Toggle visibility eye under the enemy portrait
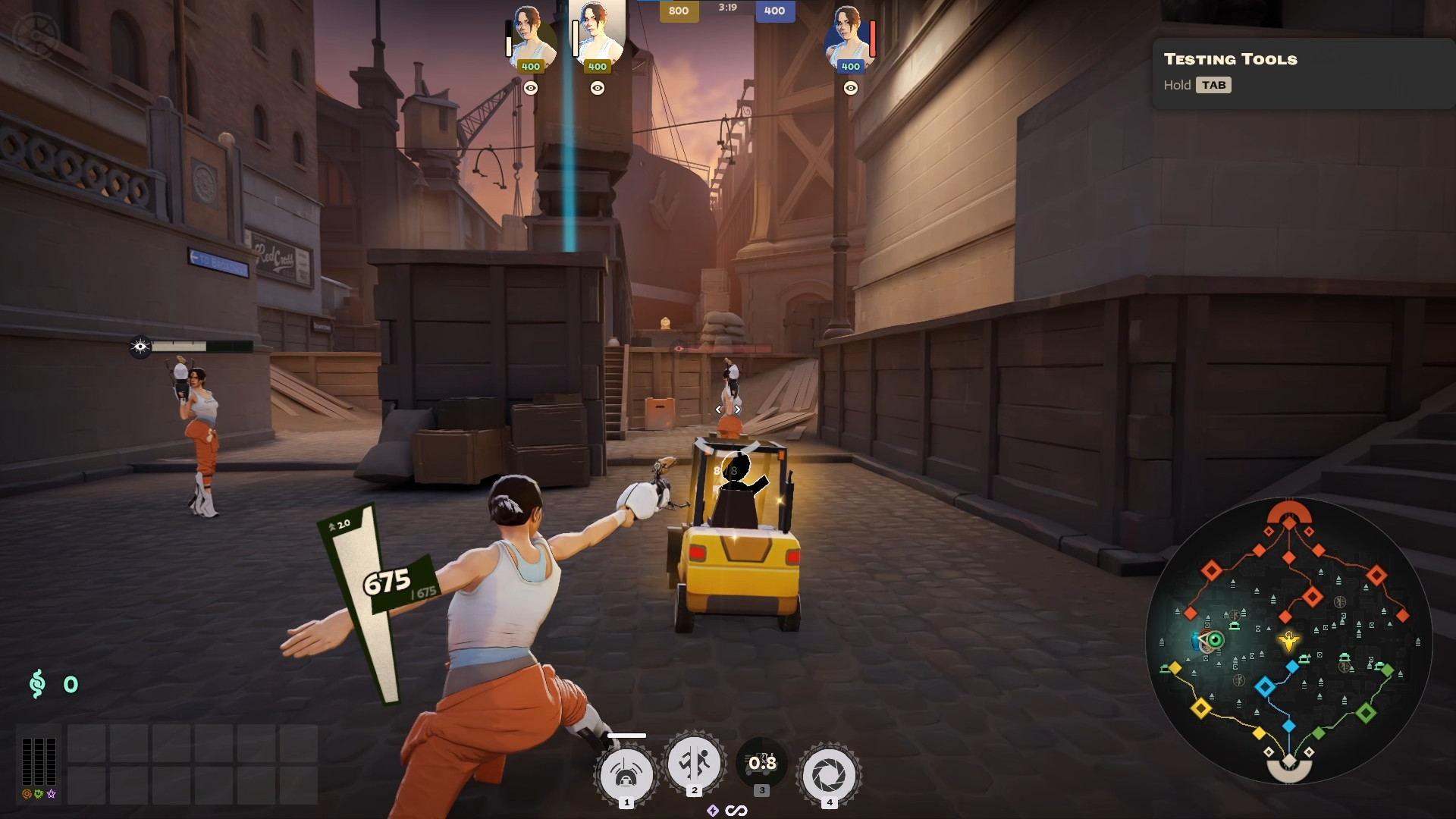Screen dimensions: 1456x819 click(851, 88)
